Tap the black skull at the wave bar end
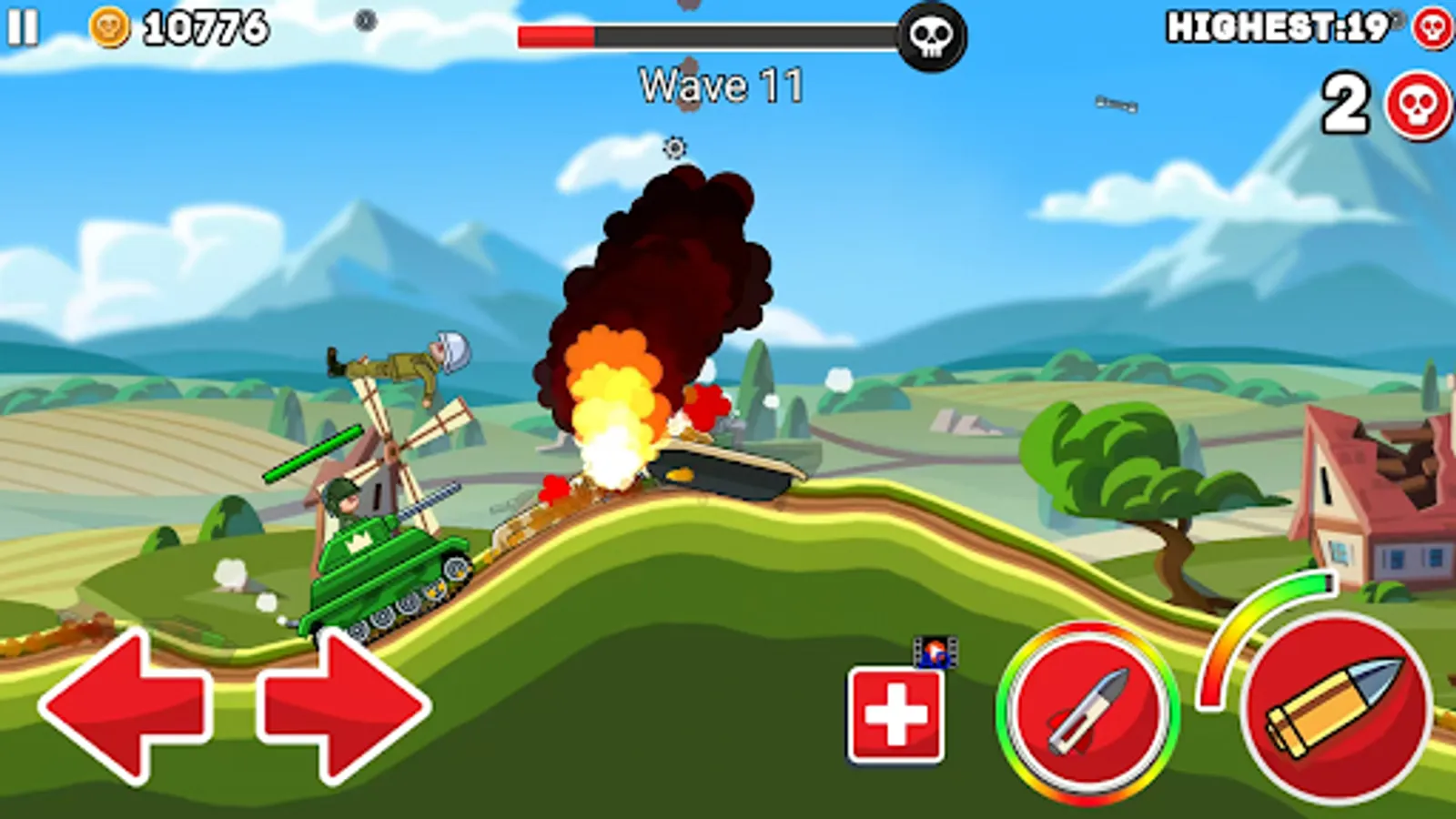Screen dimensions: 1456x819 pyautogui.click(x=930, y=34)
